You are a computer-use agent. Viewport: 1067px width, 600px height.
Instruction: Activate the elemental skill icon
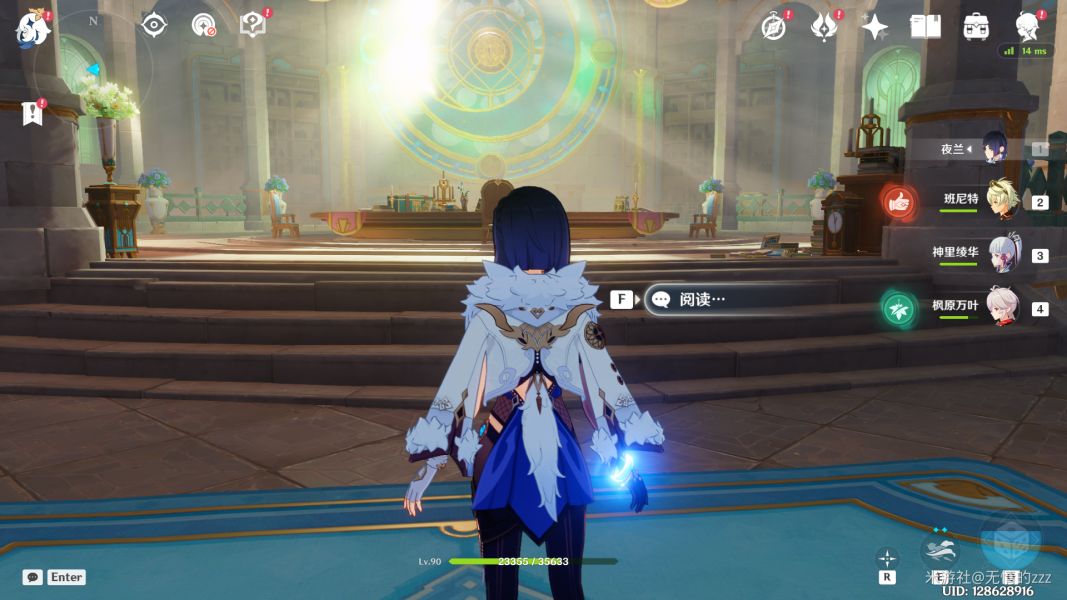point(941,549)
